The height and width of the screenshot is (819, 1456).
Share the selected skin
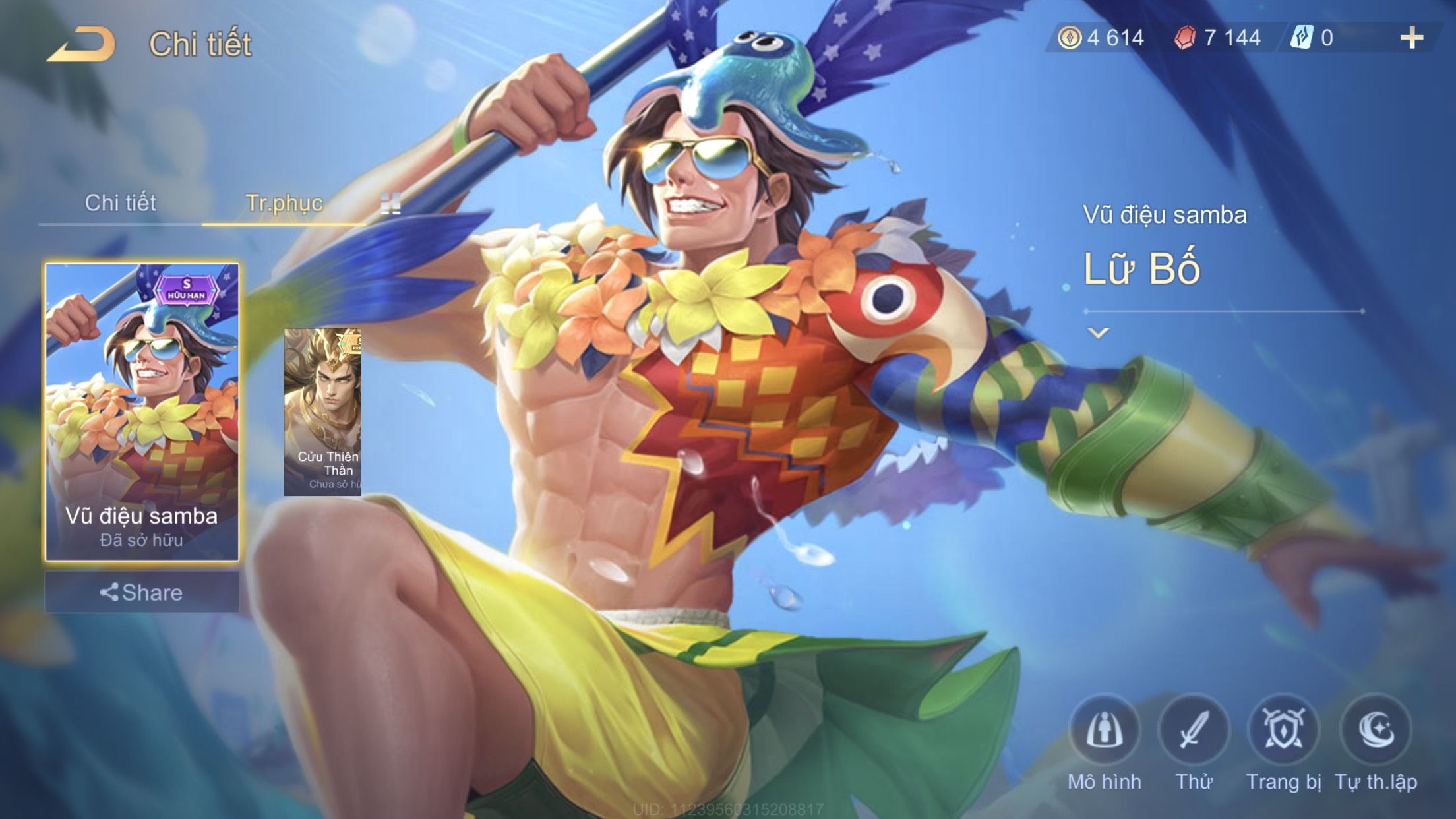(142, 592)
